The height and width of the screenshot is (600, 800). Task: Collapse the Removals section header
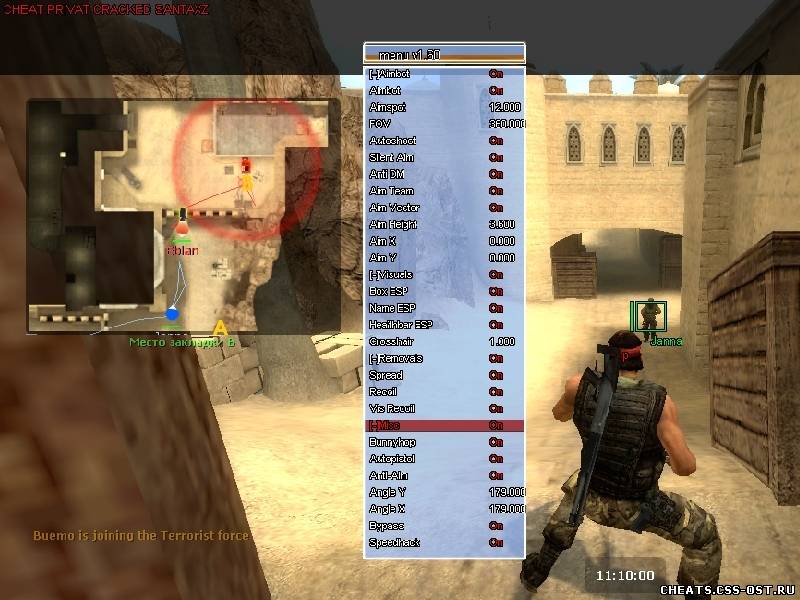(445, 358)
